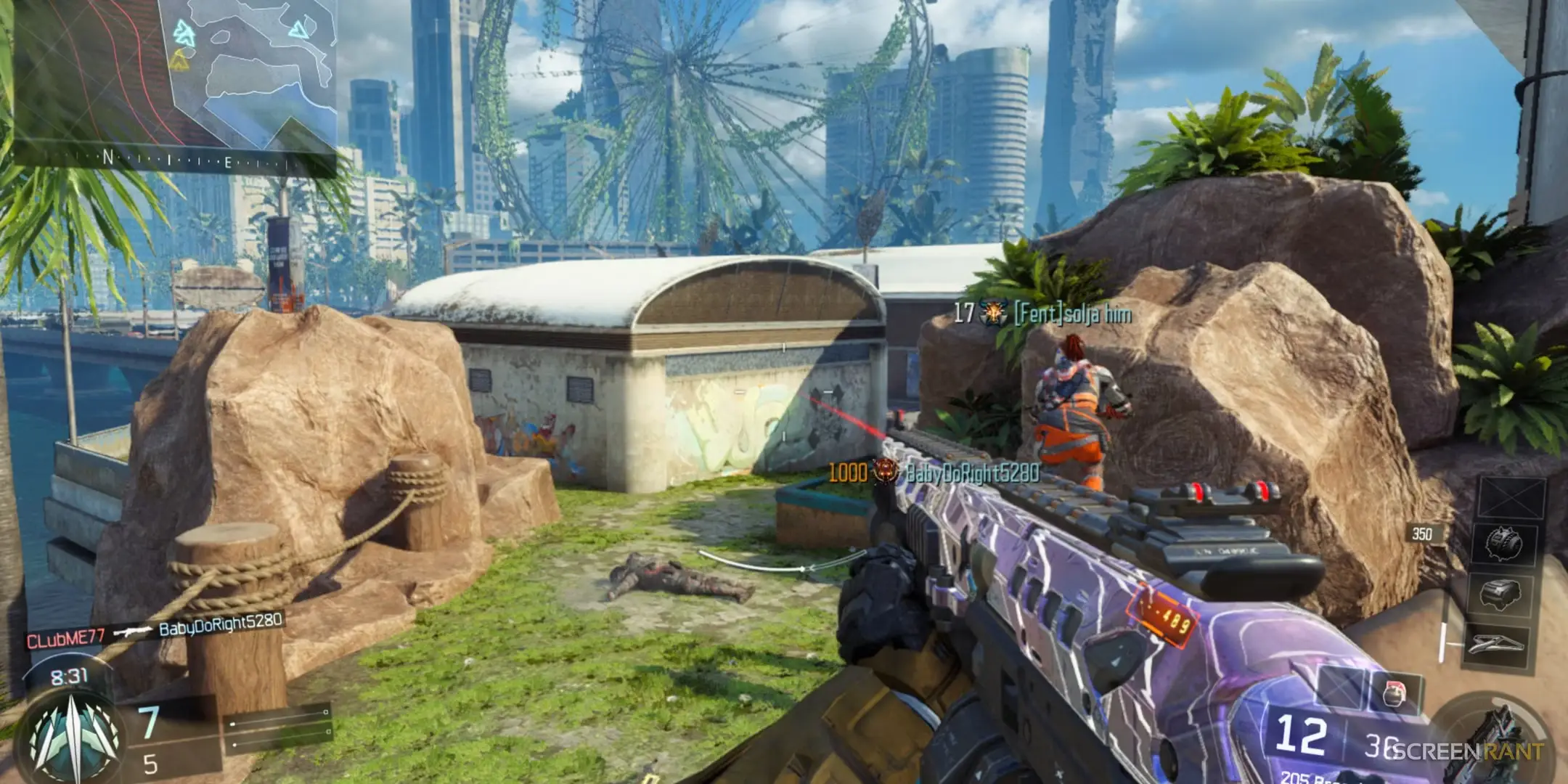Image resolution: width=1568 pixels, height=784 pixels.
Task: Select the HC-XD spiked wheel scorestreak icon
Action: pyautogui.click(x=1504, y=542)
